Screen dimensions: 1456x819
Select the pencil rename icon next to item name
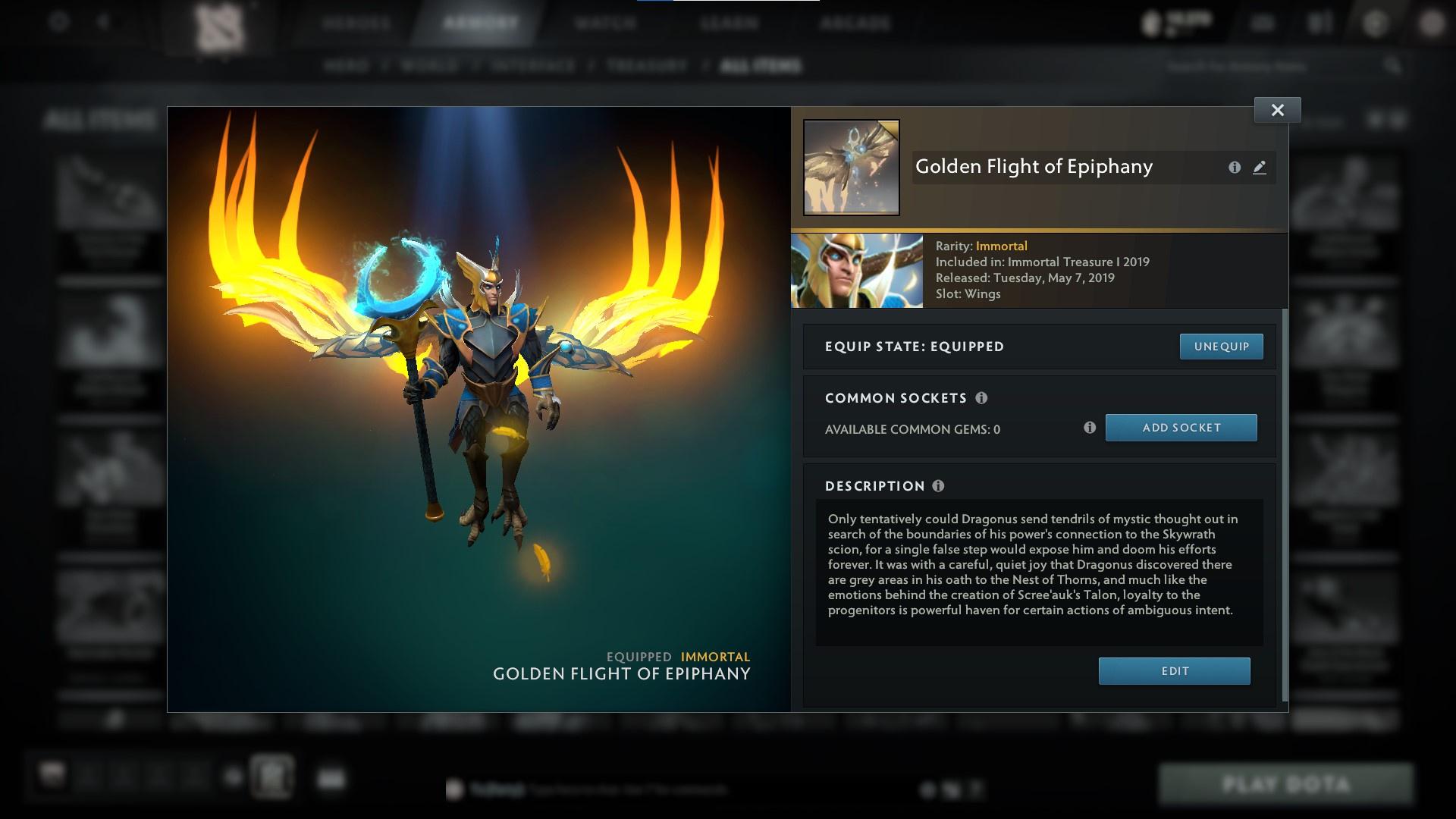click(x=1260, y=168)
